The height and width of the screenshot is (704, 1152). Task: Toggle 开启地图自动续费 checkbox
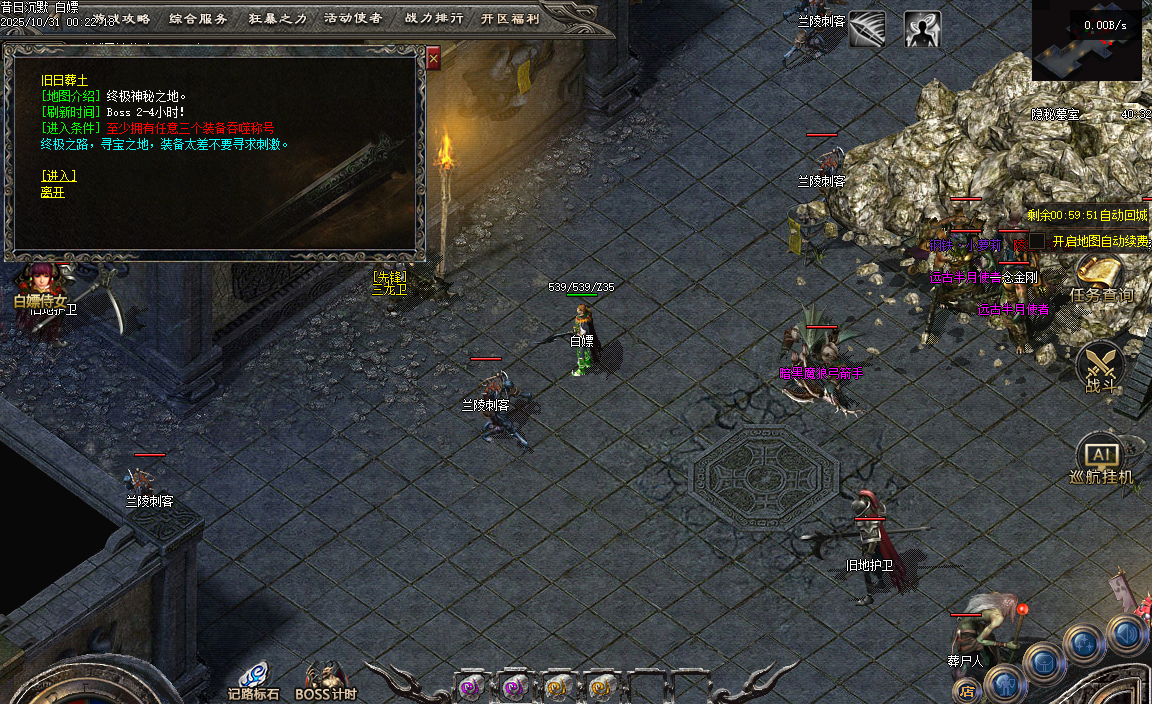[x=1038, y=241]
